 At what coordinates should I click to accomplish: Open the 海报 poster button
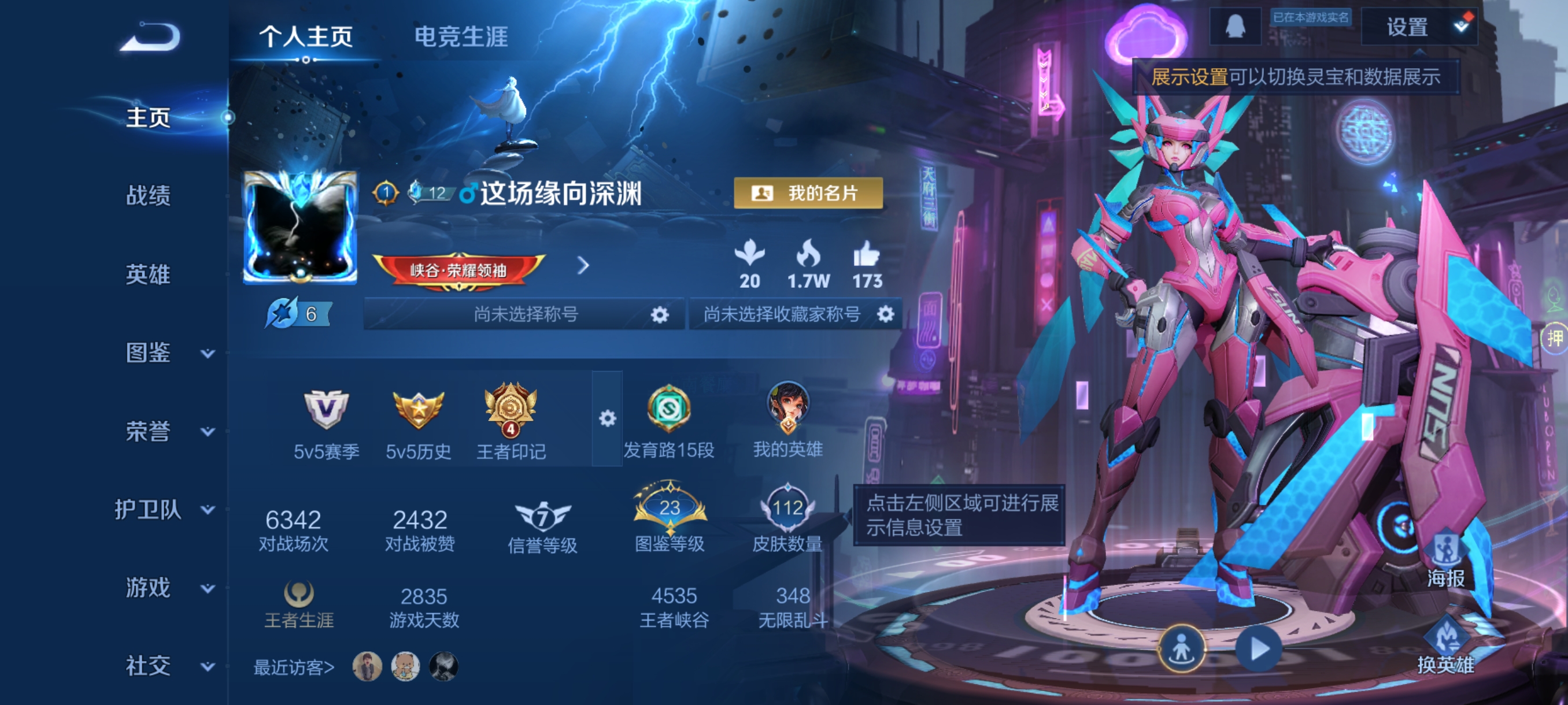tap(1445, 559)
